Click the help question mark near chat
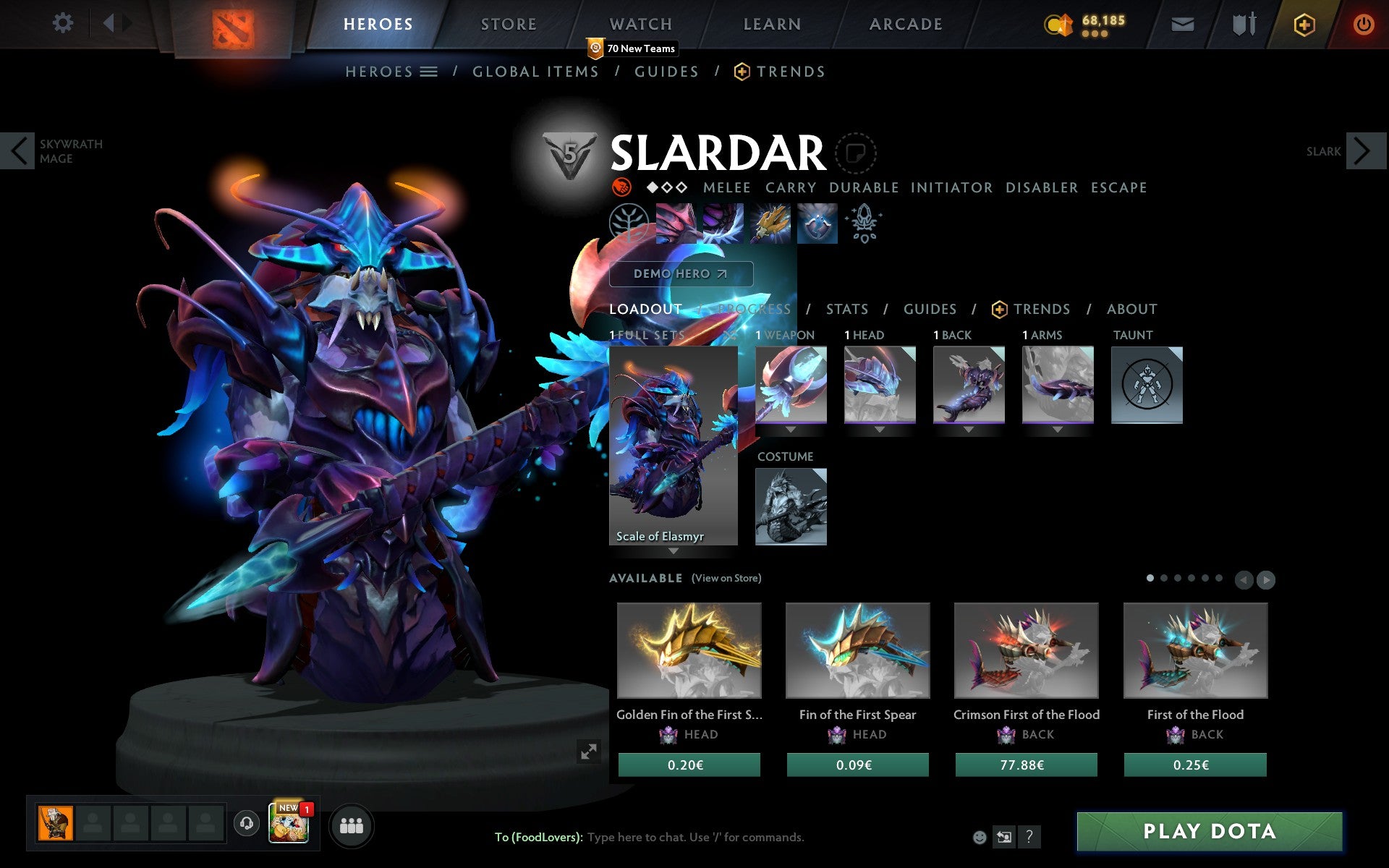Screen dimensions: 1389x868 point(1028,838)
